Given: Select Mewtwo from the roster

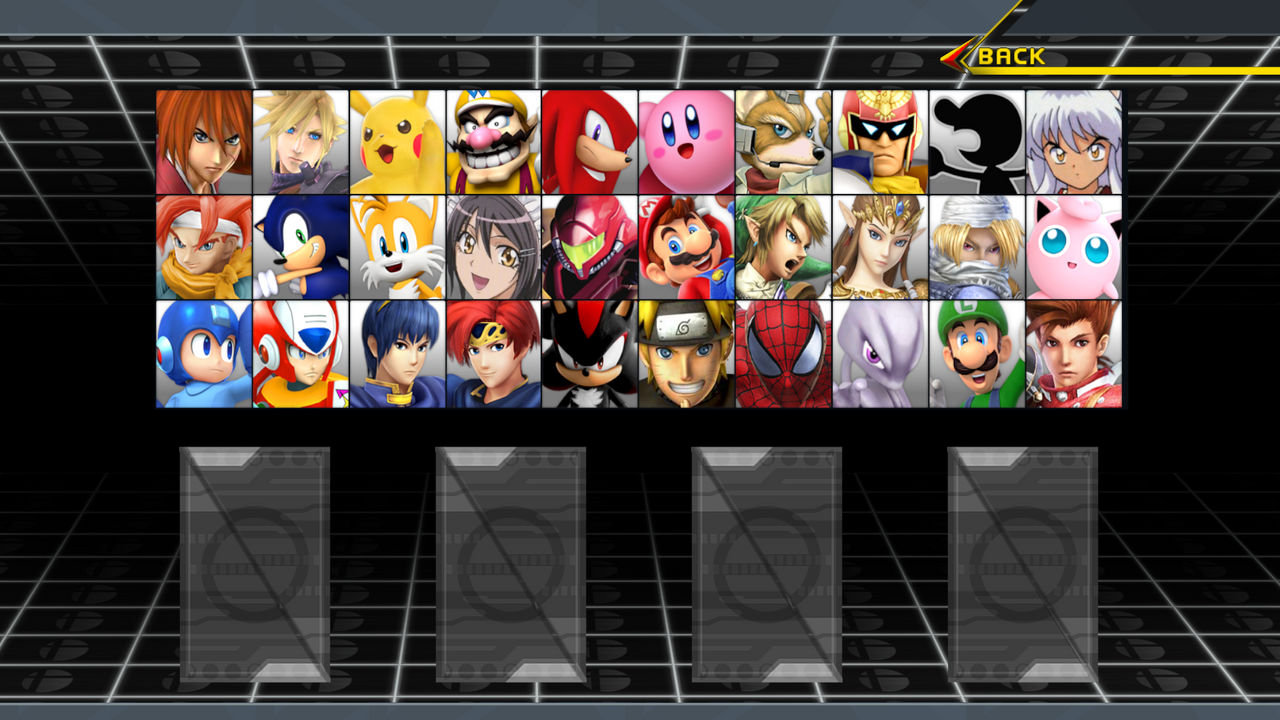Looking at the screenshot, I should 880,355.
